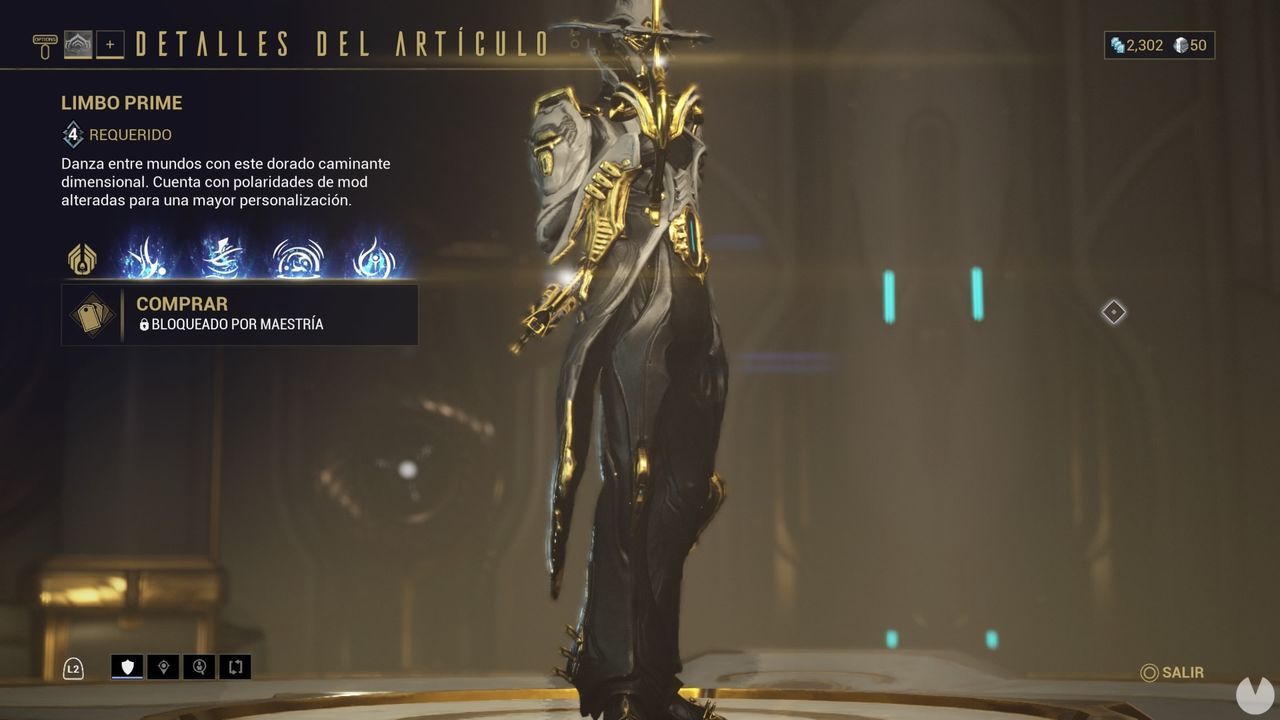View the Cataclysm ability icon
The height and width of the screenshot is (720, 1280).
click(x=369, y=258)
